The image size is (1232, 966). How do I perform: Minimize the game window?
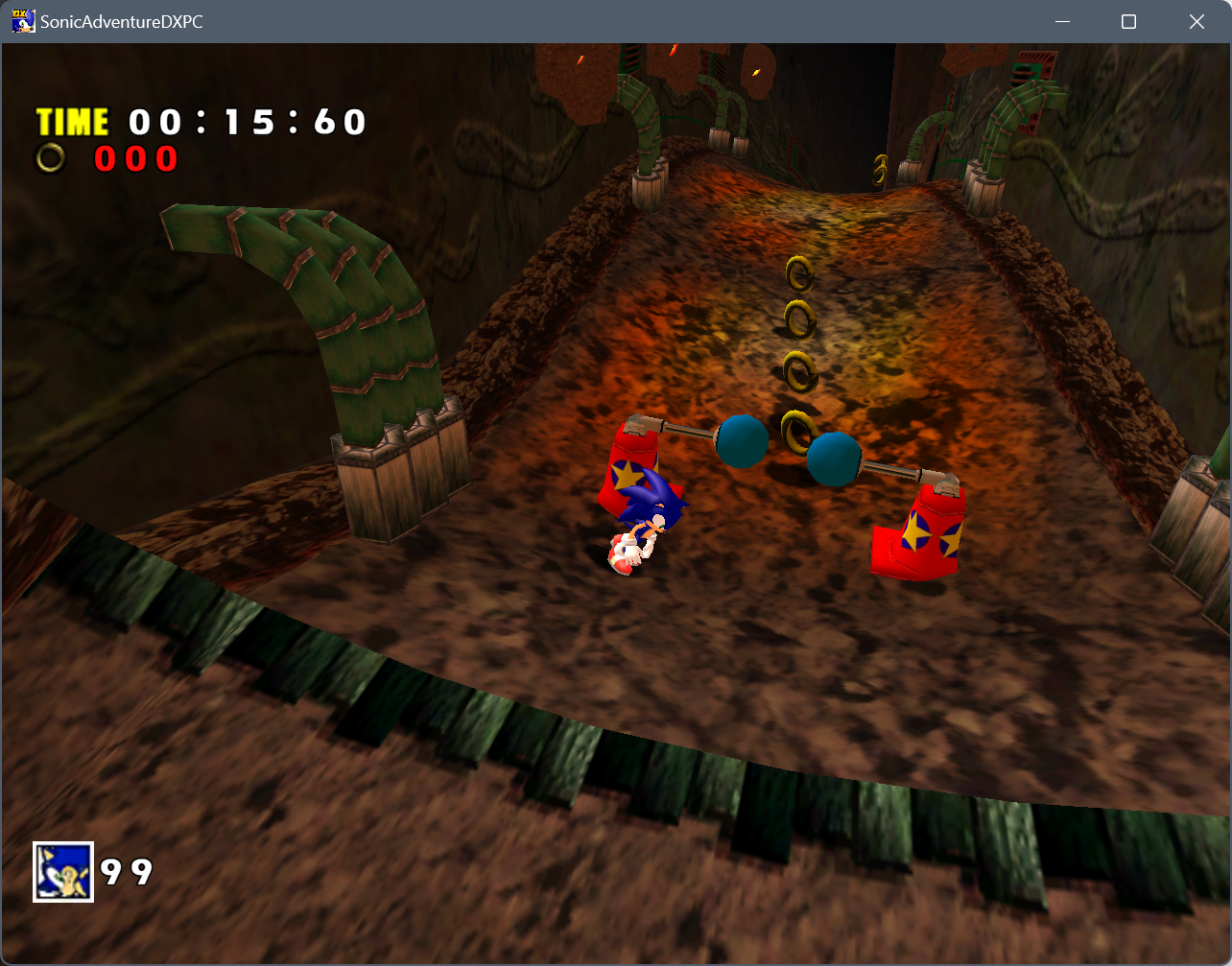(1061, 21)
